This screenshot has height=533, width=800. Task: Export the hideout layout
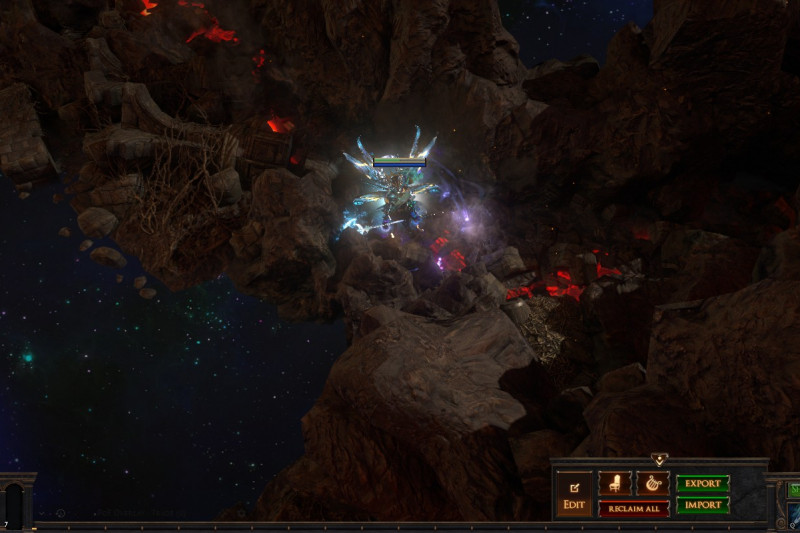[x=703, y=484]
